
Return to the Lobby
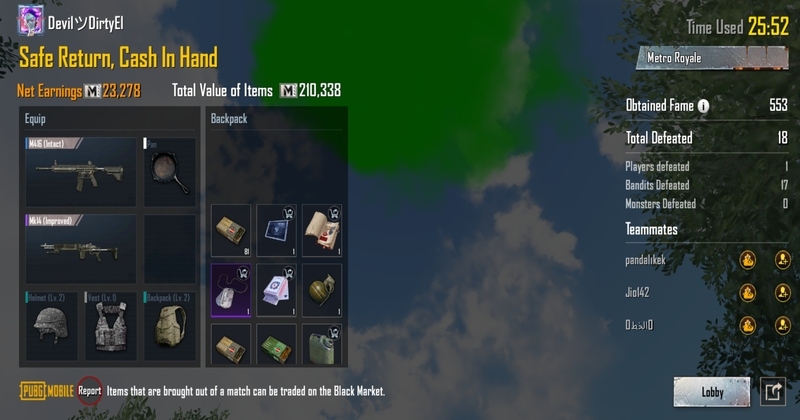pos(711,392)
